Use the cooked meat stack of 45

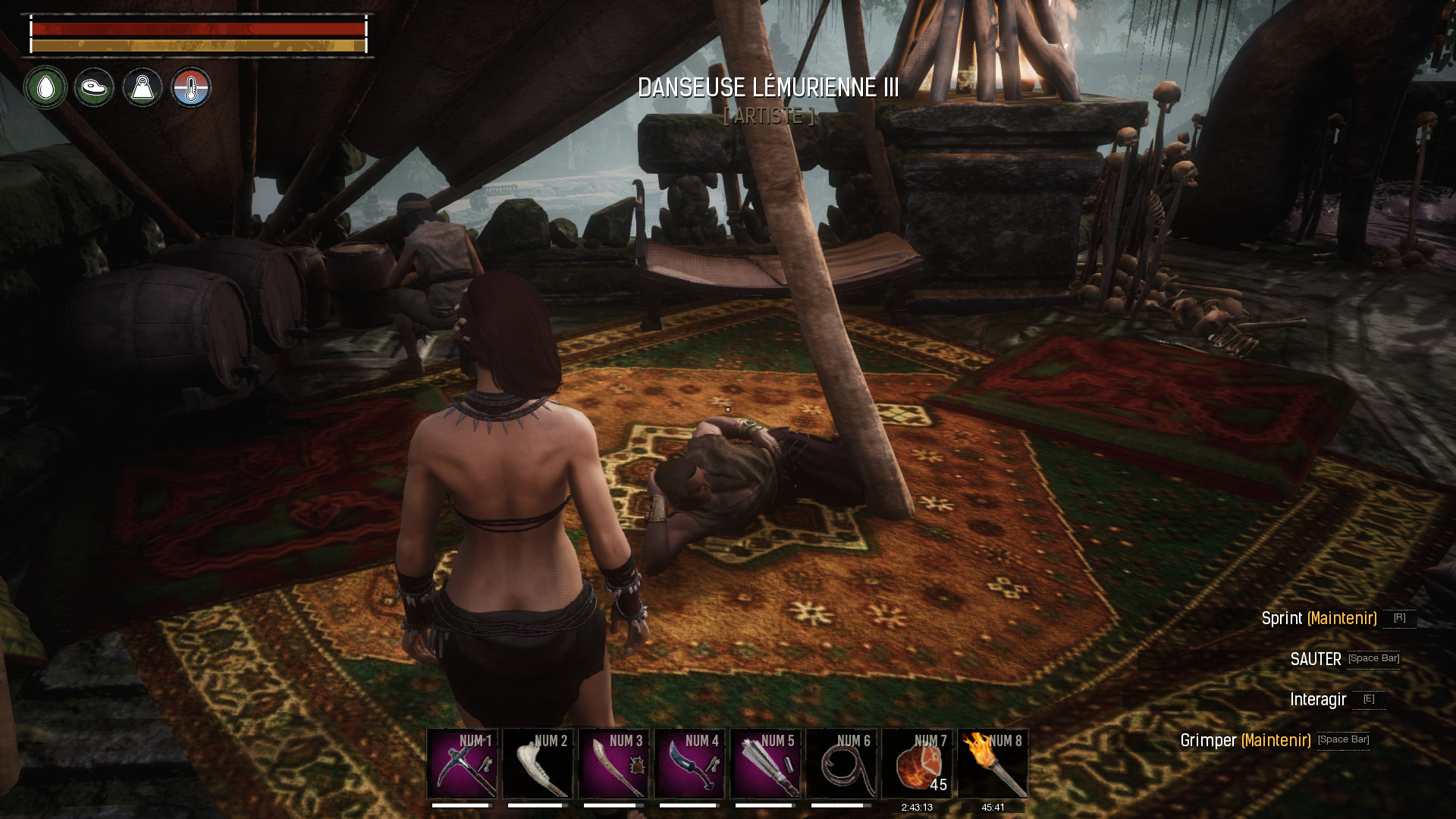point(917,764)
